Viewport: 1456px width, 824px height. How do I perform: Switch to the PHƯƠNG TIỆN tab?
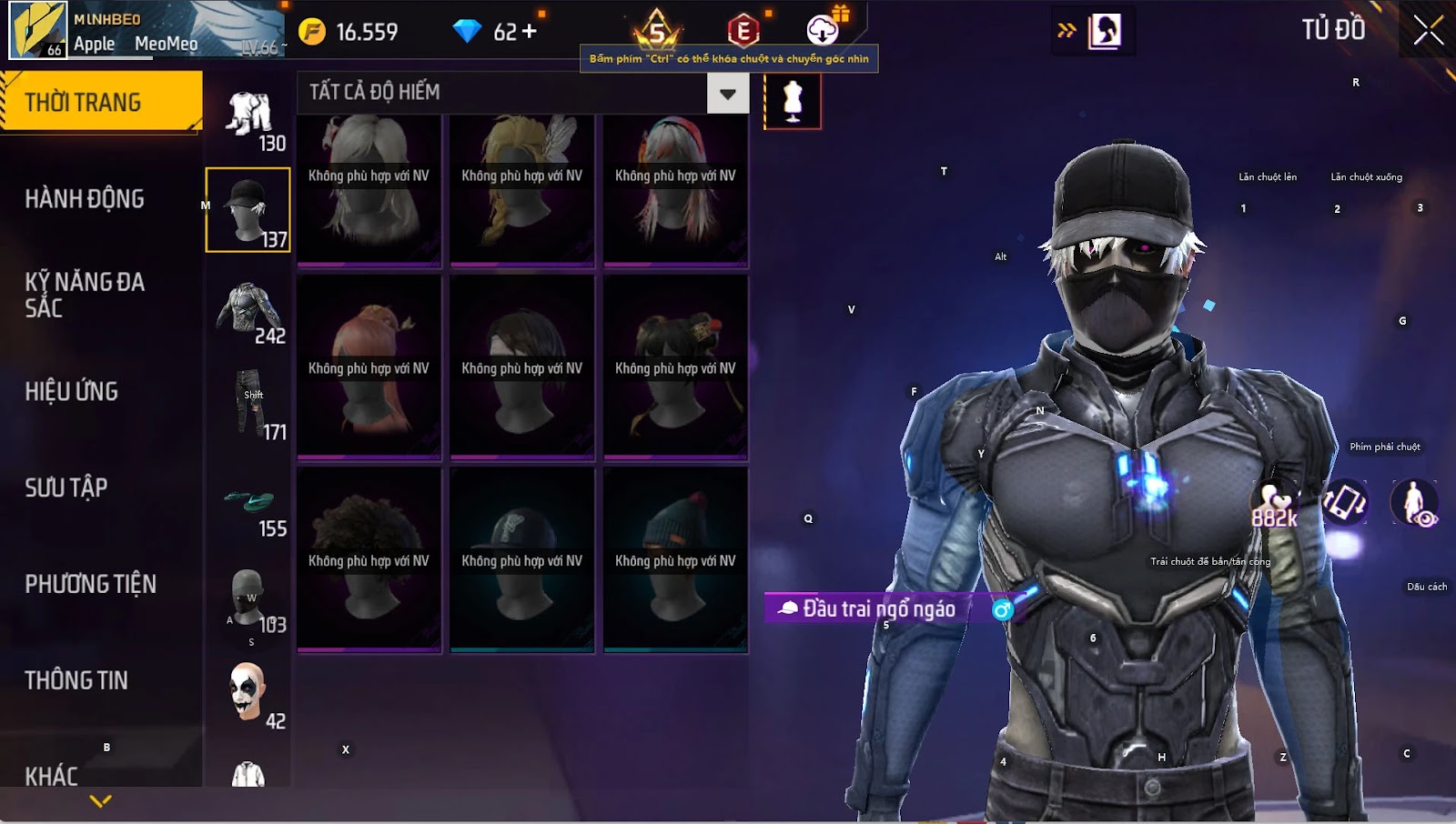click(x=90, y=584)
